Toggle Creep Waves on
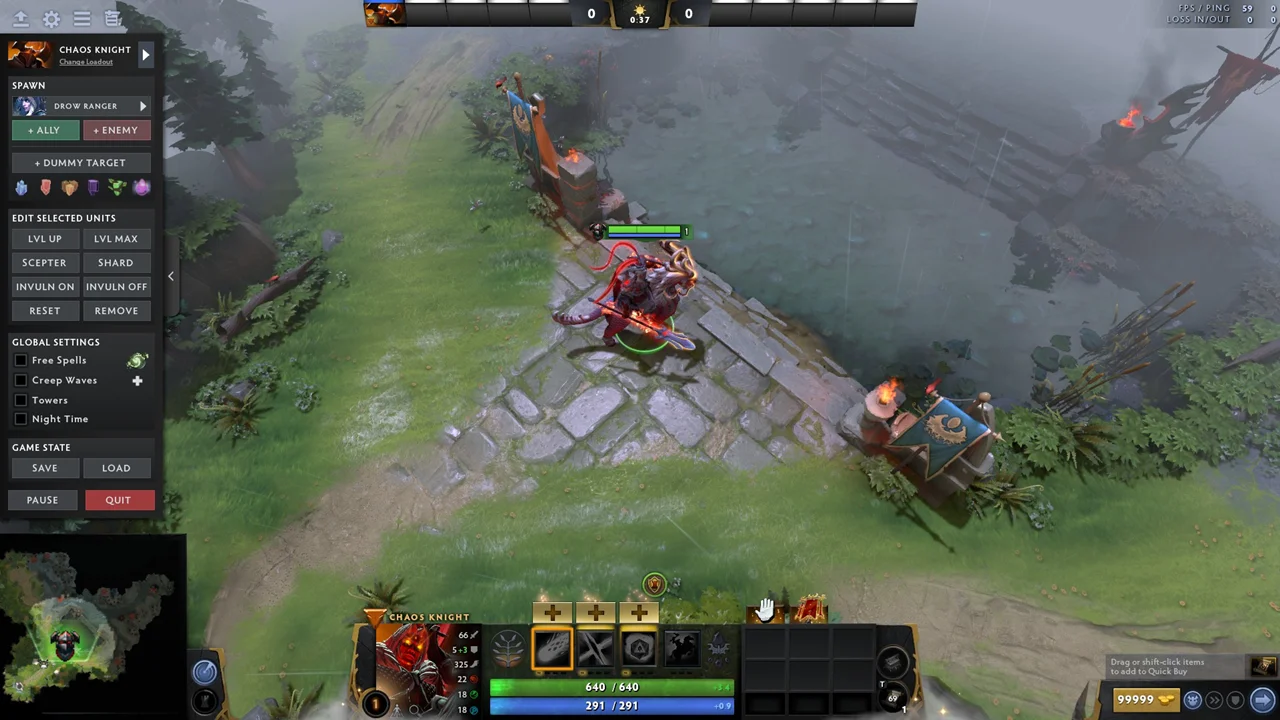Image resolution: width=1280 pixels, height=720 pixels. coord(21,381)
